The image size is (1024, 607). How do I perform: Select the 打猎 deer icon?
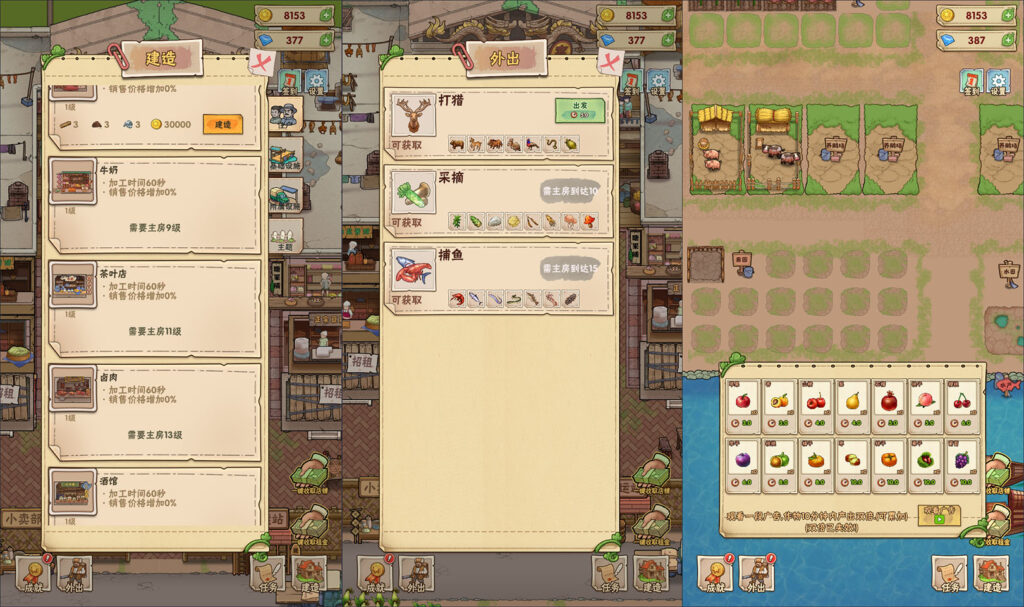[412, 115]
